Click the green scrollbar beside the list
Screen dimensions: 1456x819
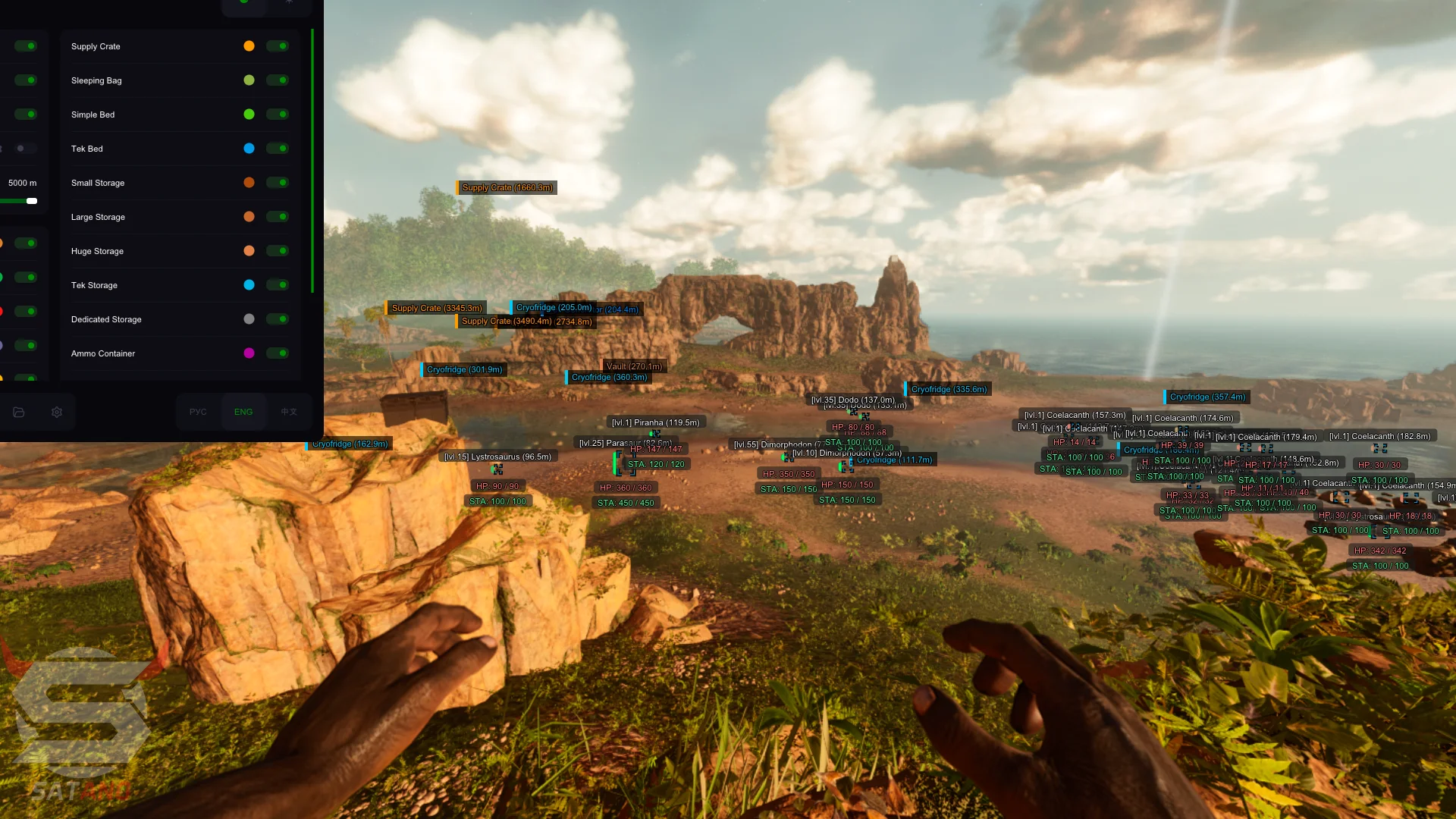tap(312, 161)
